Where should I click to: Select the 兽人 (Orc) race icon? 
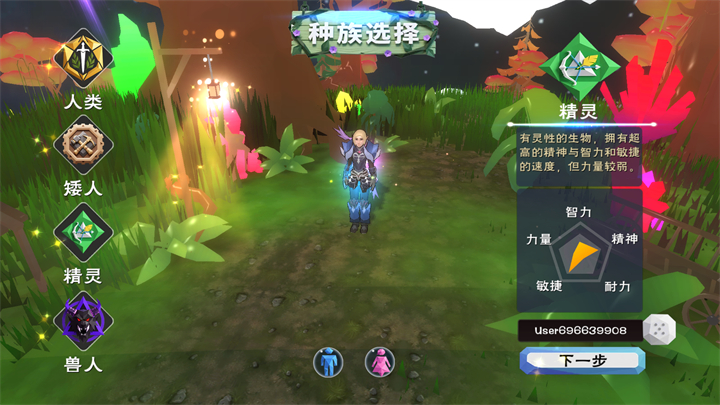tap(84, 321)
